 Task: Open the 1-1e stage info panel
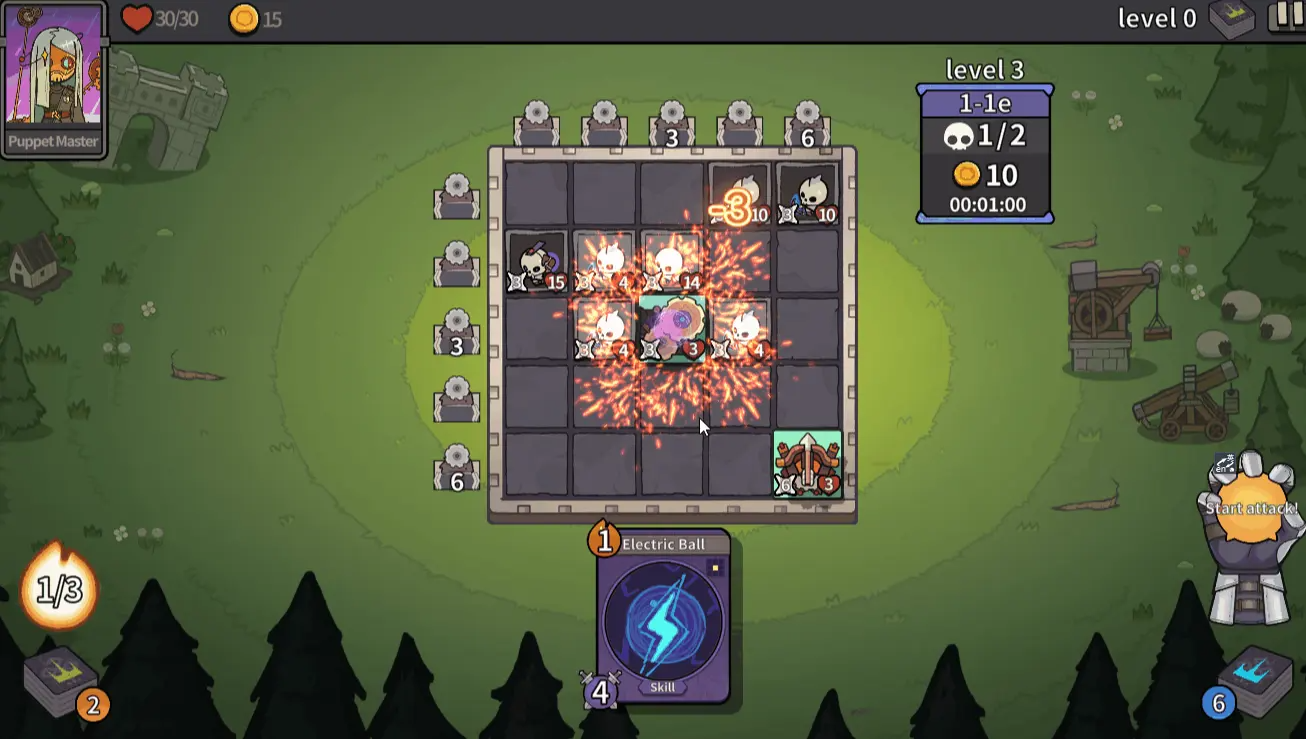pyautogui.click(x=985, y=153)
